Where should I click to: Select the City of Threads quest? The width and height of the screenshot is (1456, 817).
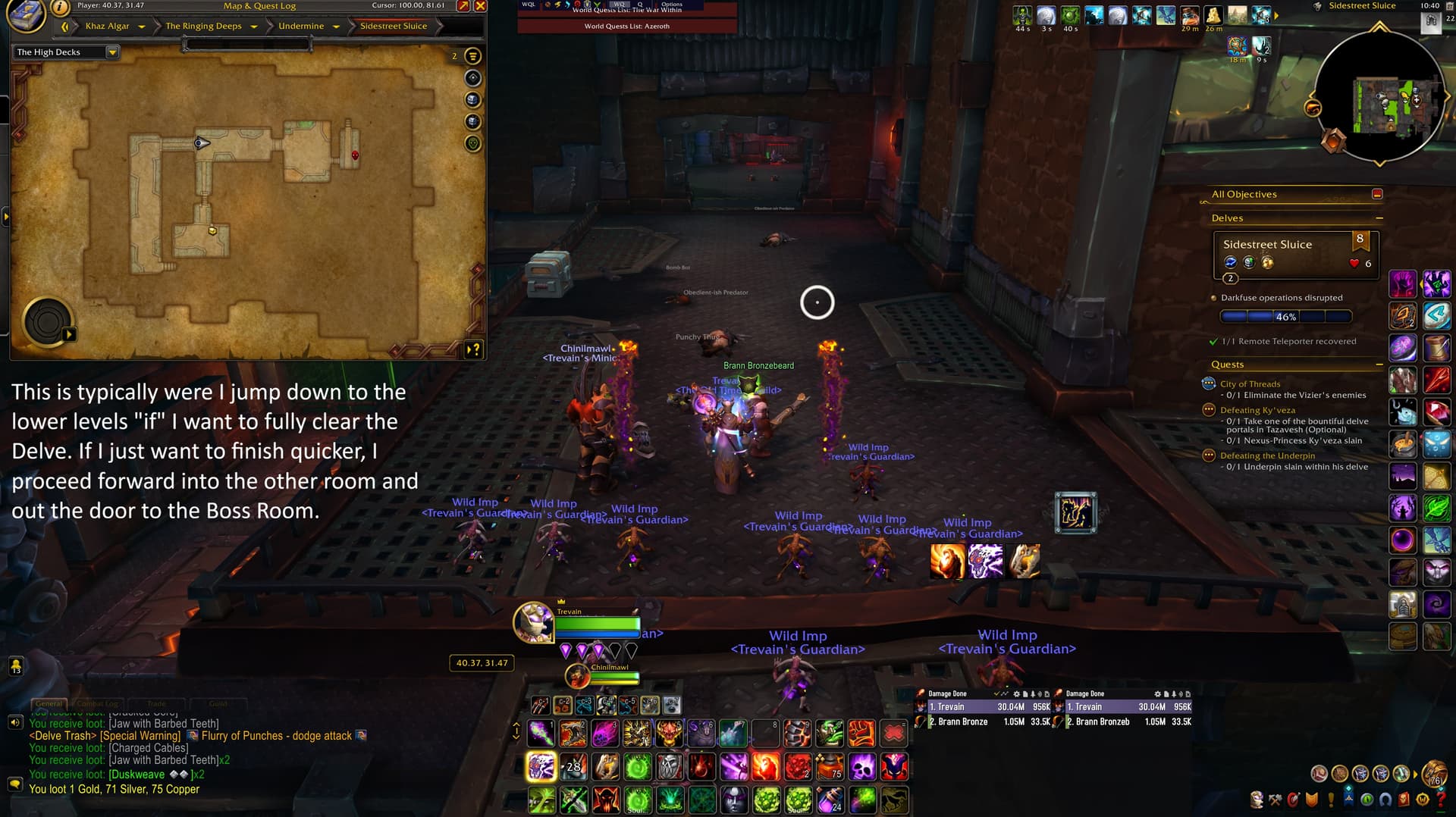point(1250,384)
